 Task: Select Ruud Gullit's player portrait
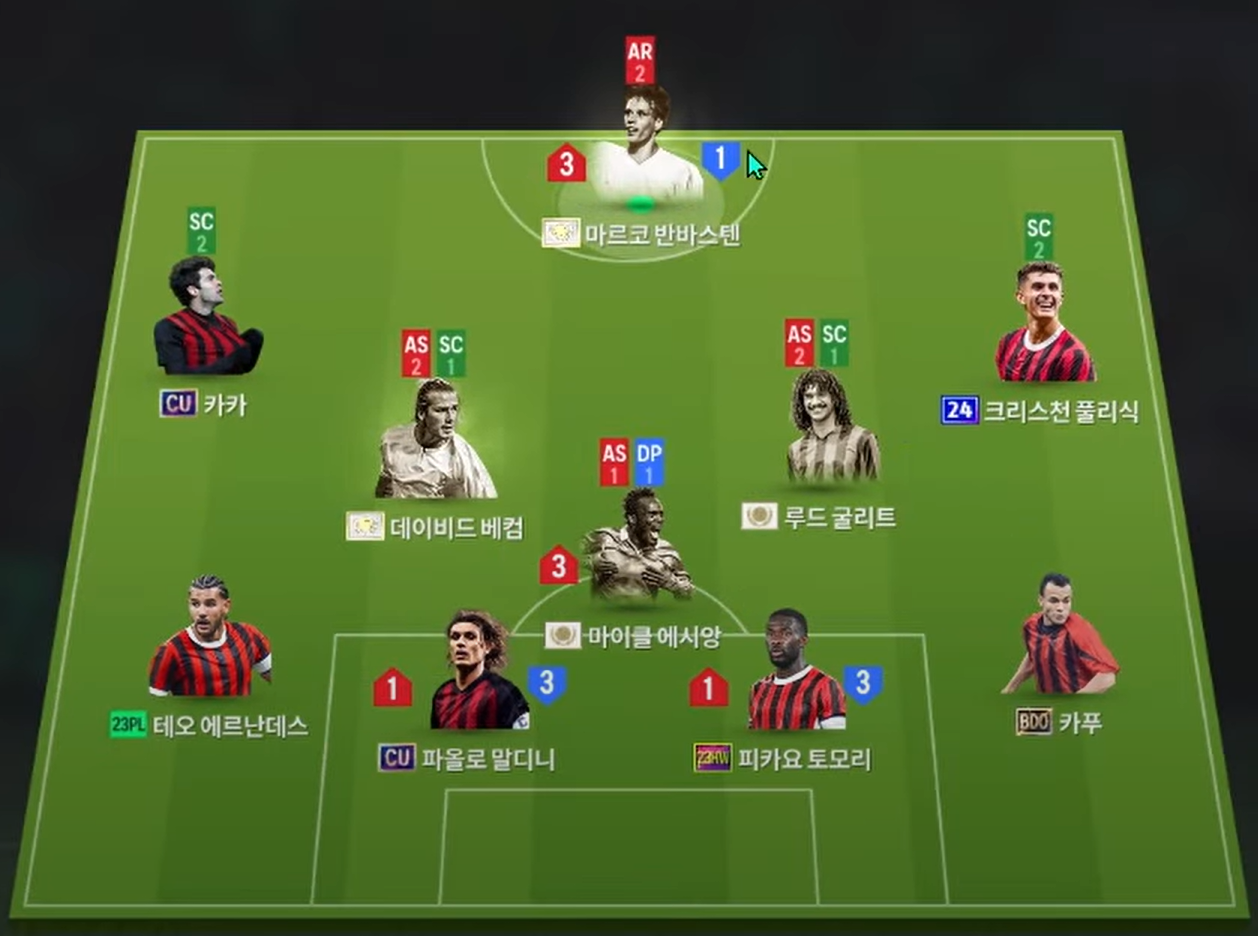[832, 430]
